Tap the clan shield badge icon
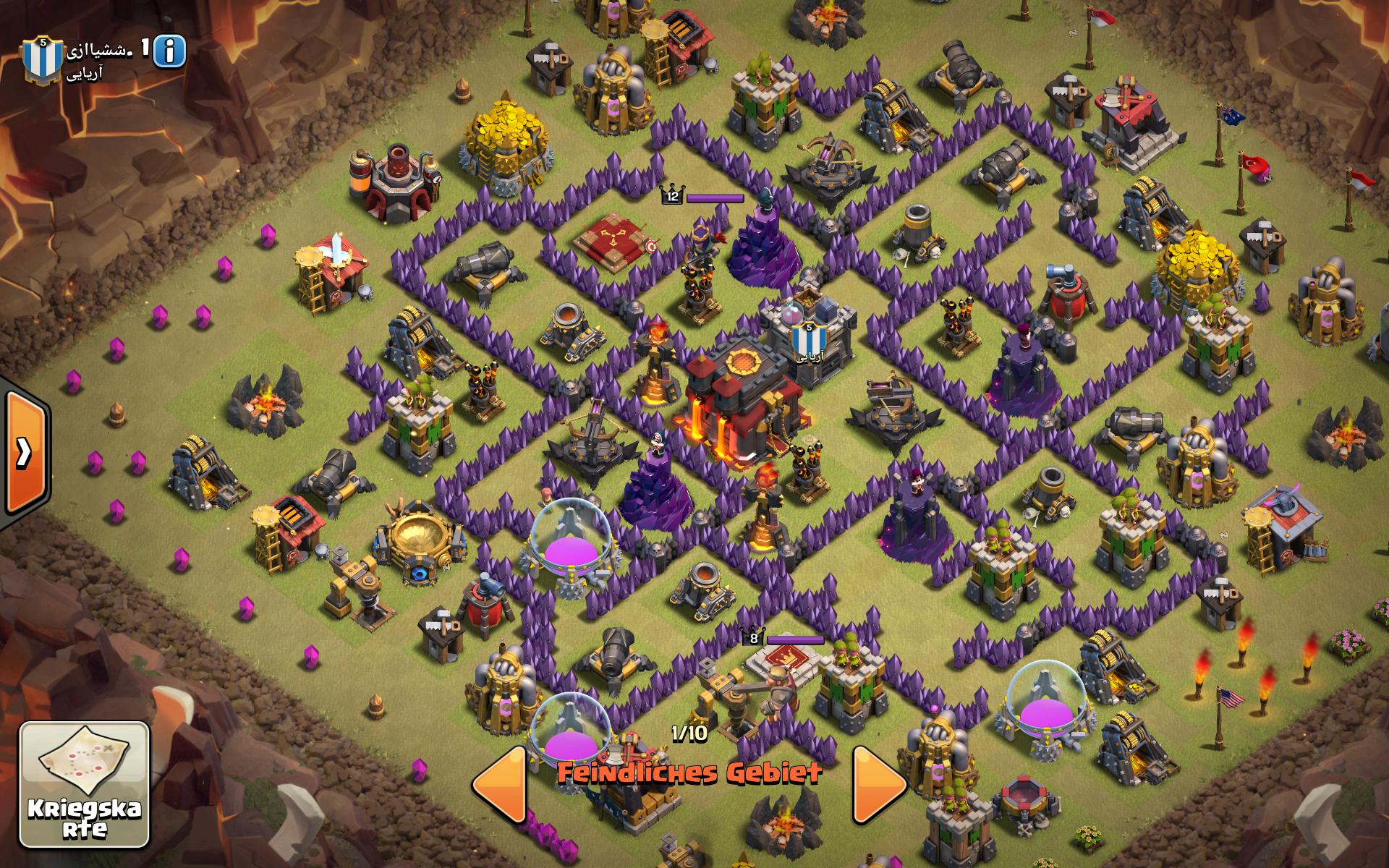Viewport: 1389px width, 868px height. click(x=42, y=59)
